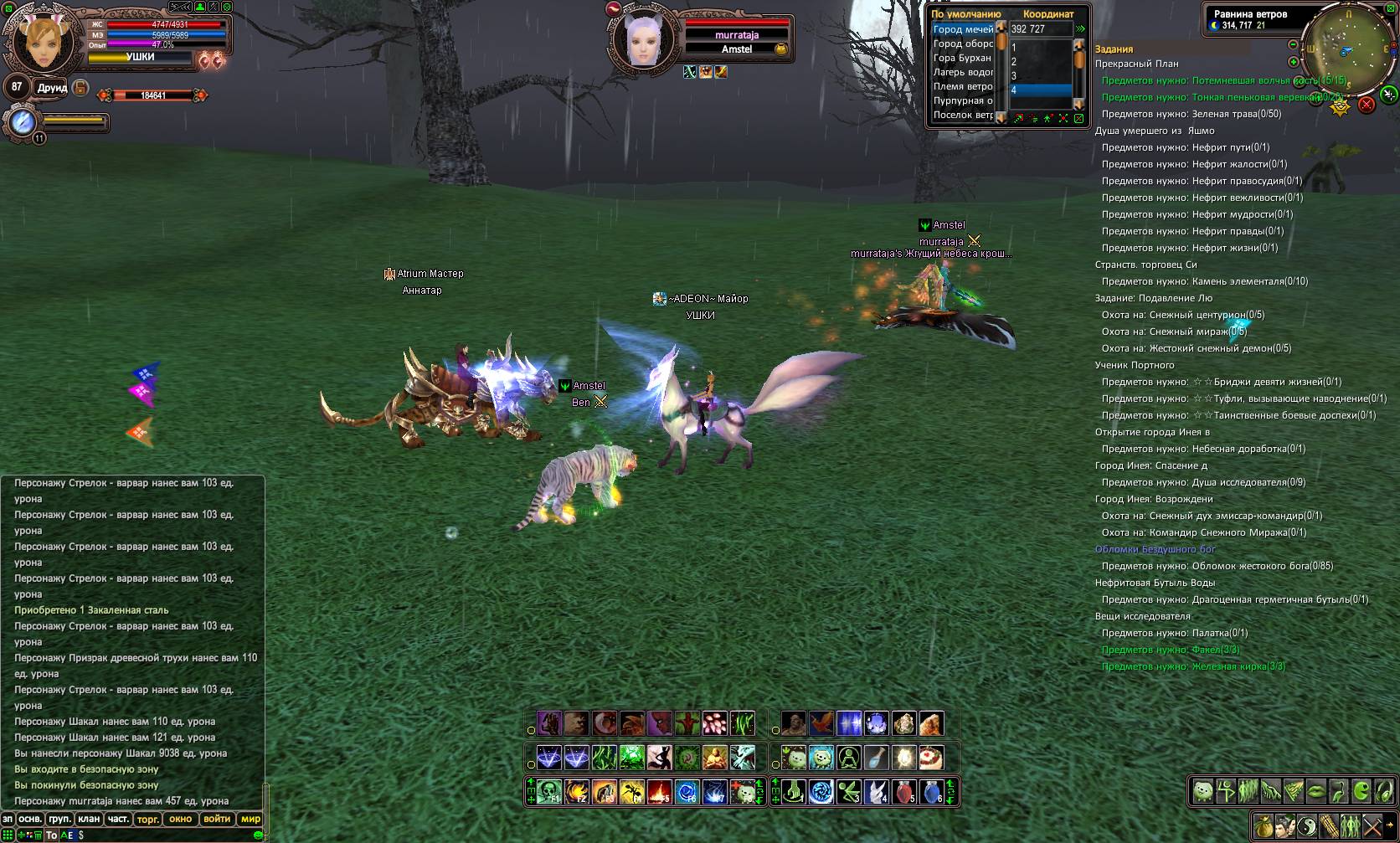Screen dimensions: 1400x843
Task: Select the 'мир' world chat tab
Action: (x=250, y=820)
